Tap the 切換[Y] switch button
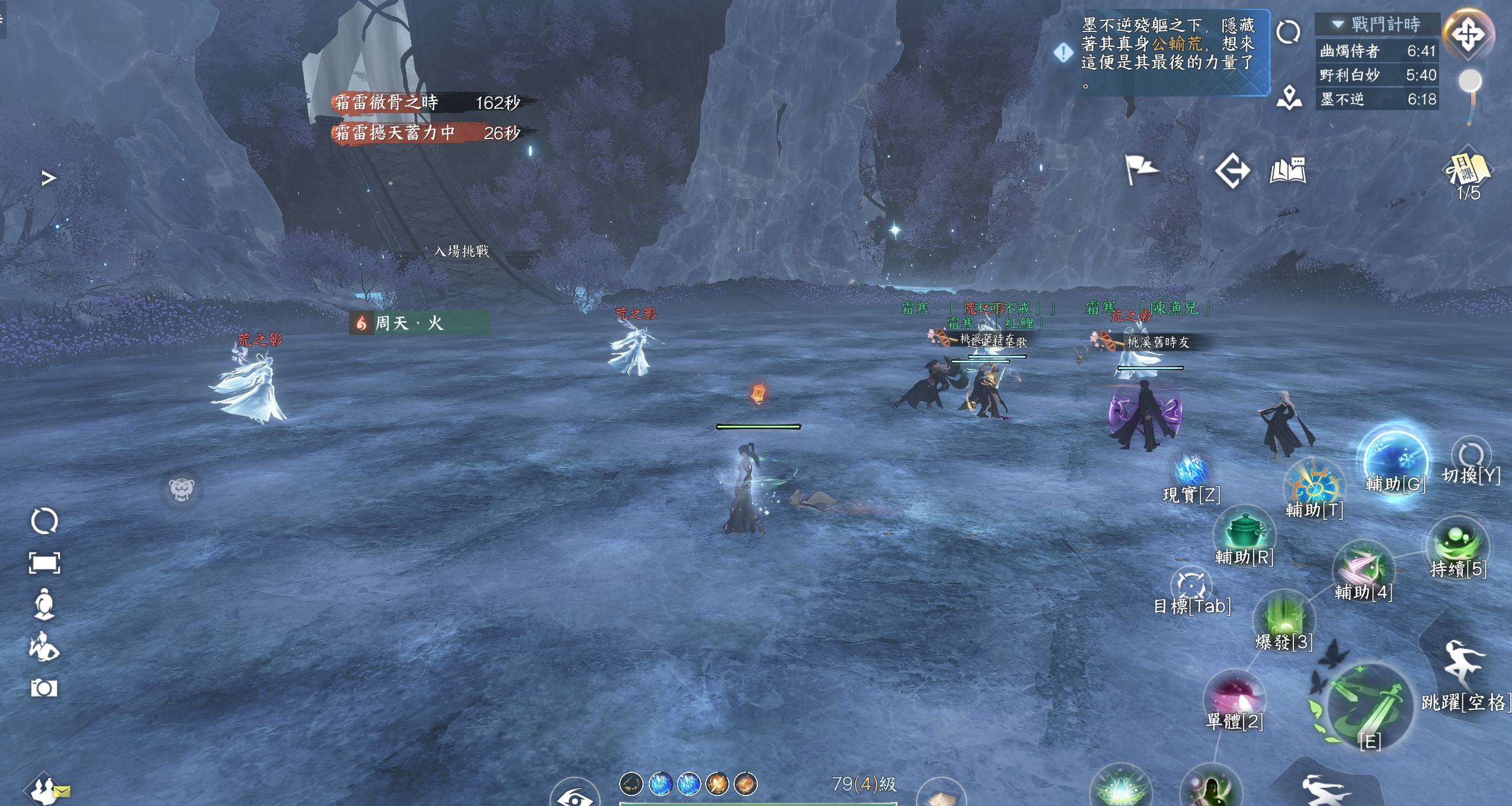This screenshot has height=806, width=1512. tap(1471, 457)
